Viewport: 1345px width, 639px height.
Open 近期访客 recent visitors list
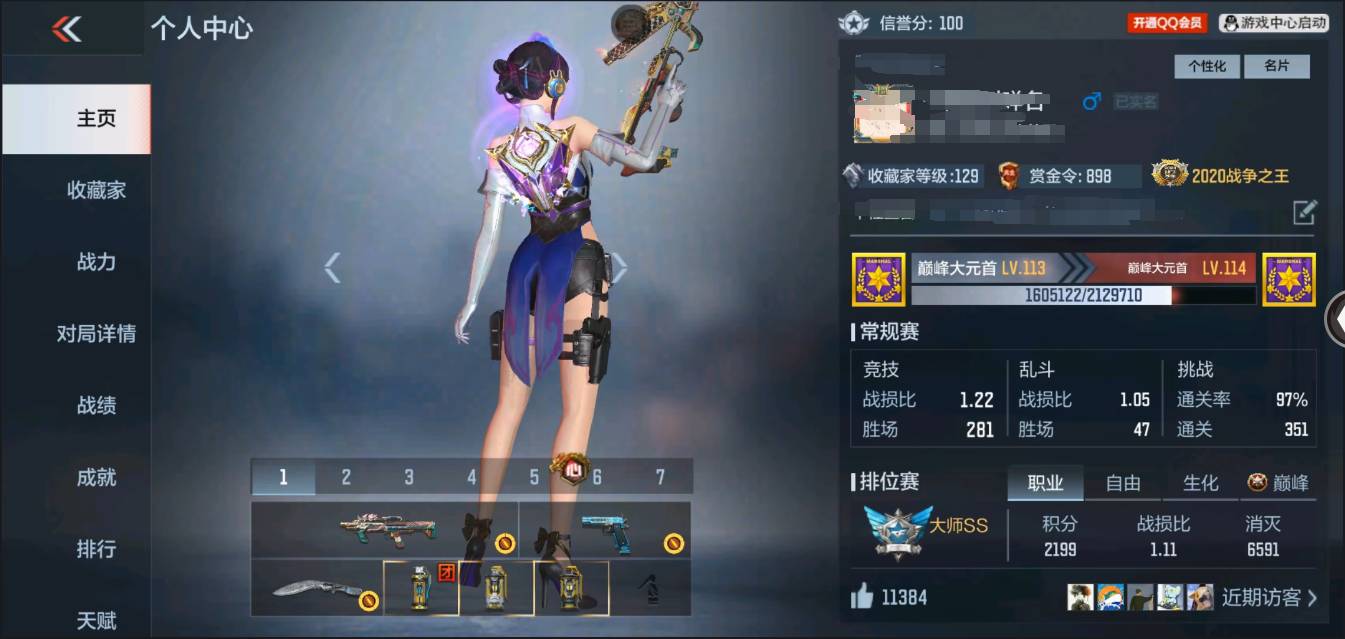(1269, 598)
